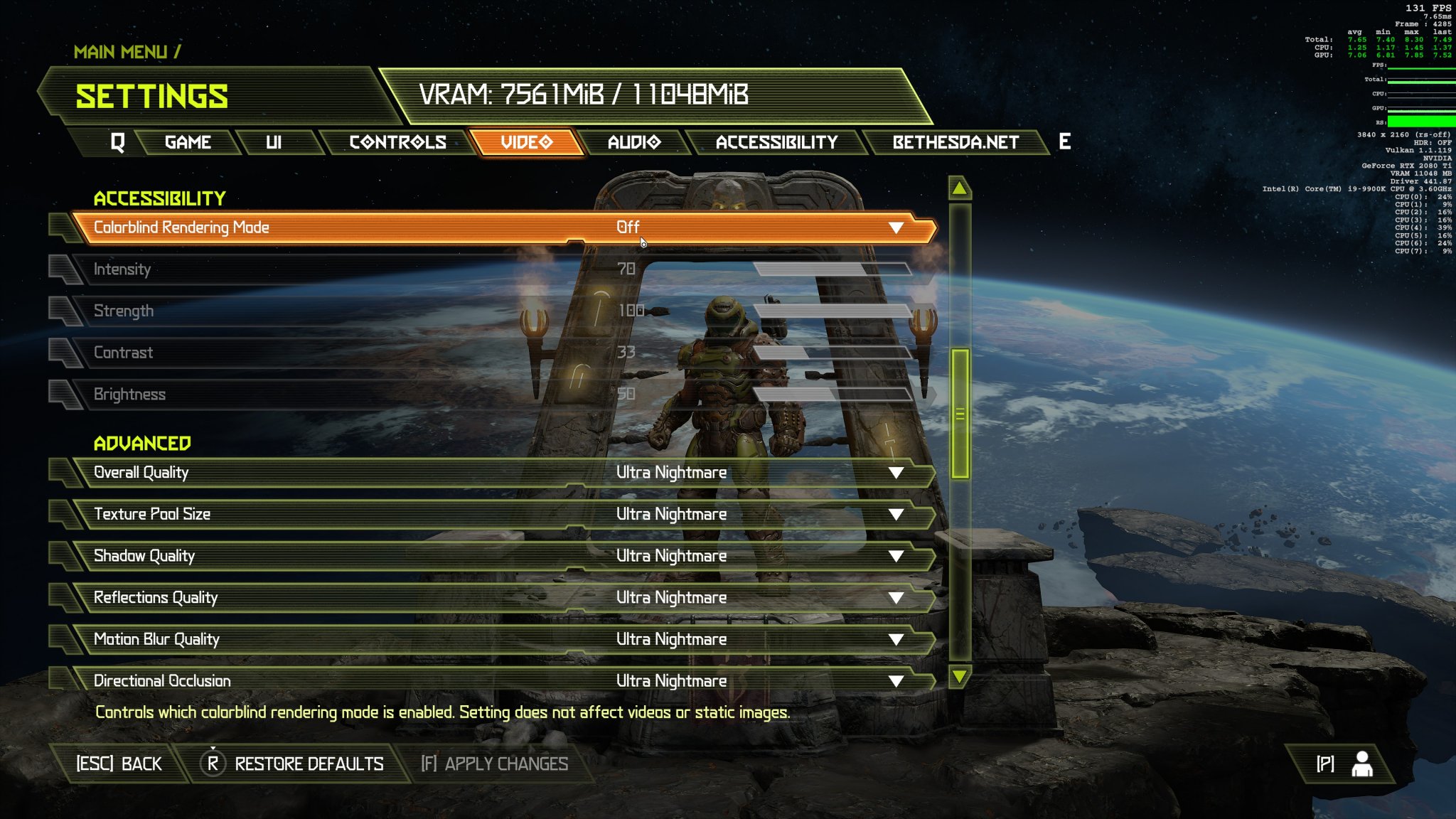Image resolution: width=1456 pixels, height=819 pixels.
Task: Click the diamond icon on the Video tab
Action: 546,141
